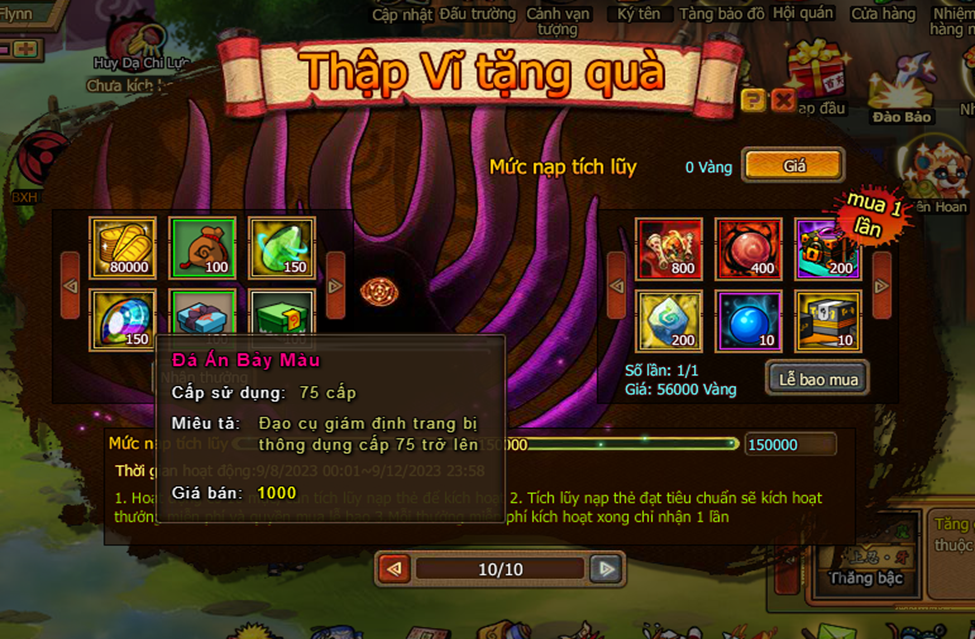Viewport: 975px width, 639px height.
Task: Close the Thập Vĩ tặng quà window
Action: click(x=783, y=100)
